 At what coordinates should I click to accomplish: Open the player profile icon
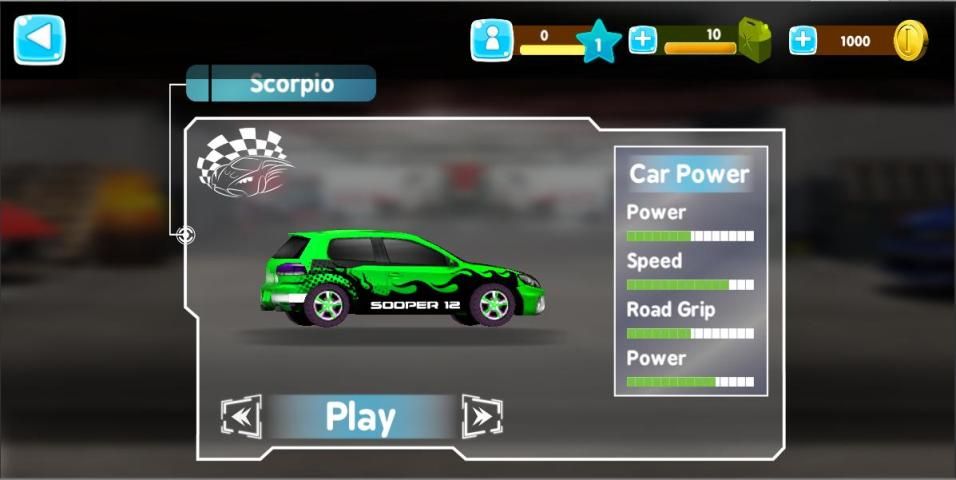[x=491, y=41]
